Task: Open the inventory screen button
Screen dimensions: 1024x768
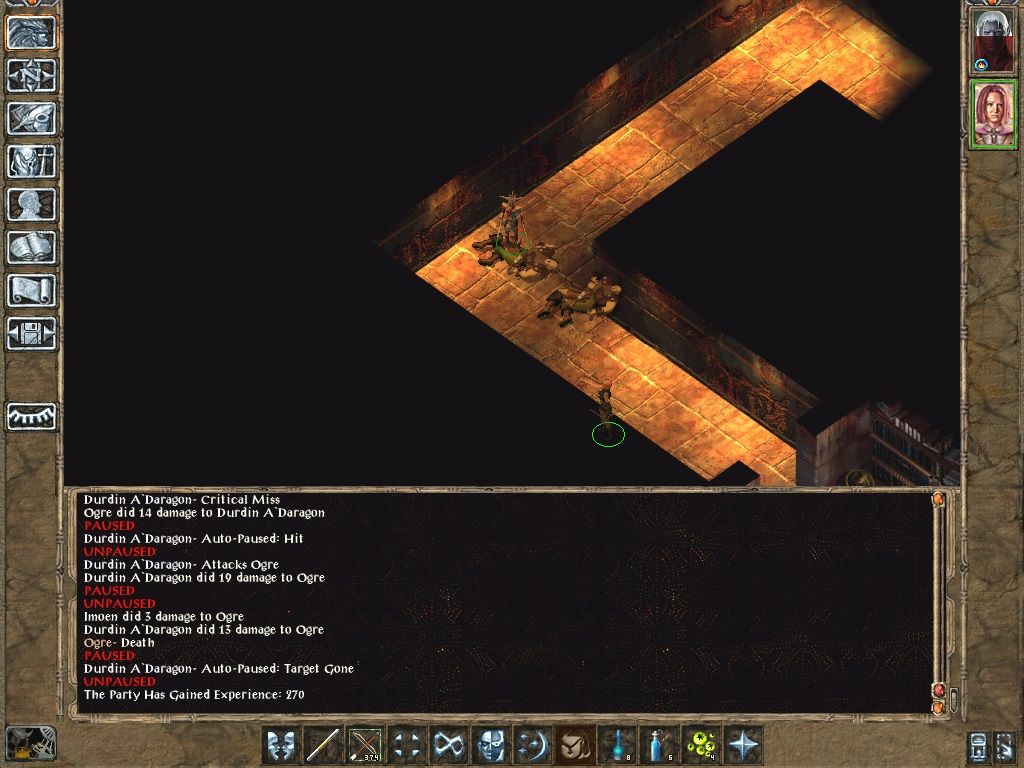Action: coord(32,161)
